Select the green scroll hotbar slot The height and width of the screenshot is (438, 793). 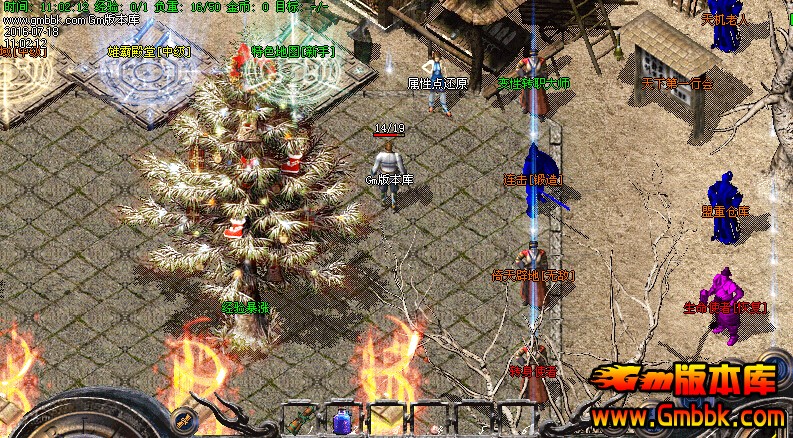[300, 420]
